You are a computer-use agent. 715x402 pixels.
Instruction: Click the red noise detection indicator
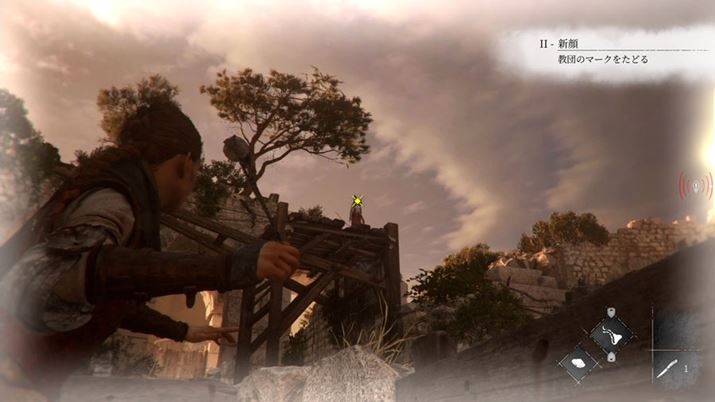coord(695,188)
